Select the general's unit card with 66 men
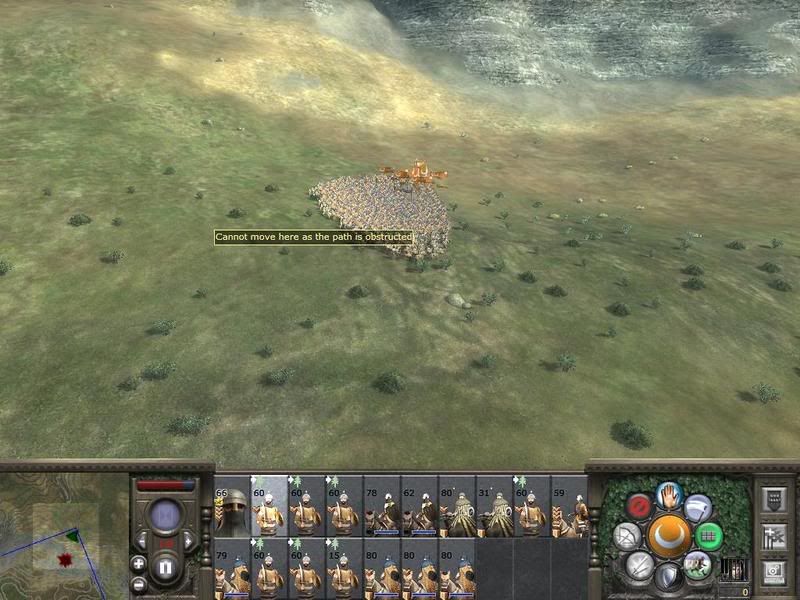The image size is (800, 600). tap(232, 507)
